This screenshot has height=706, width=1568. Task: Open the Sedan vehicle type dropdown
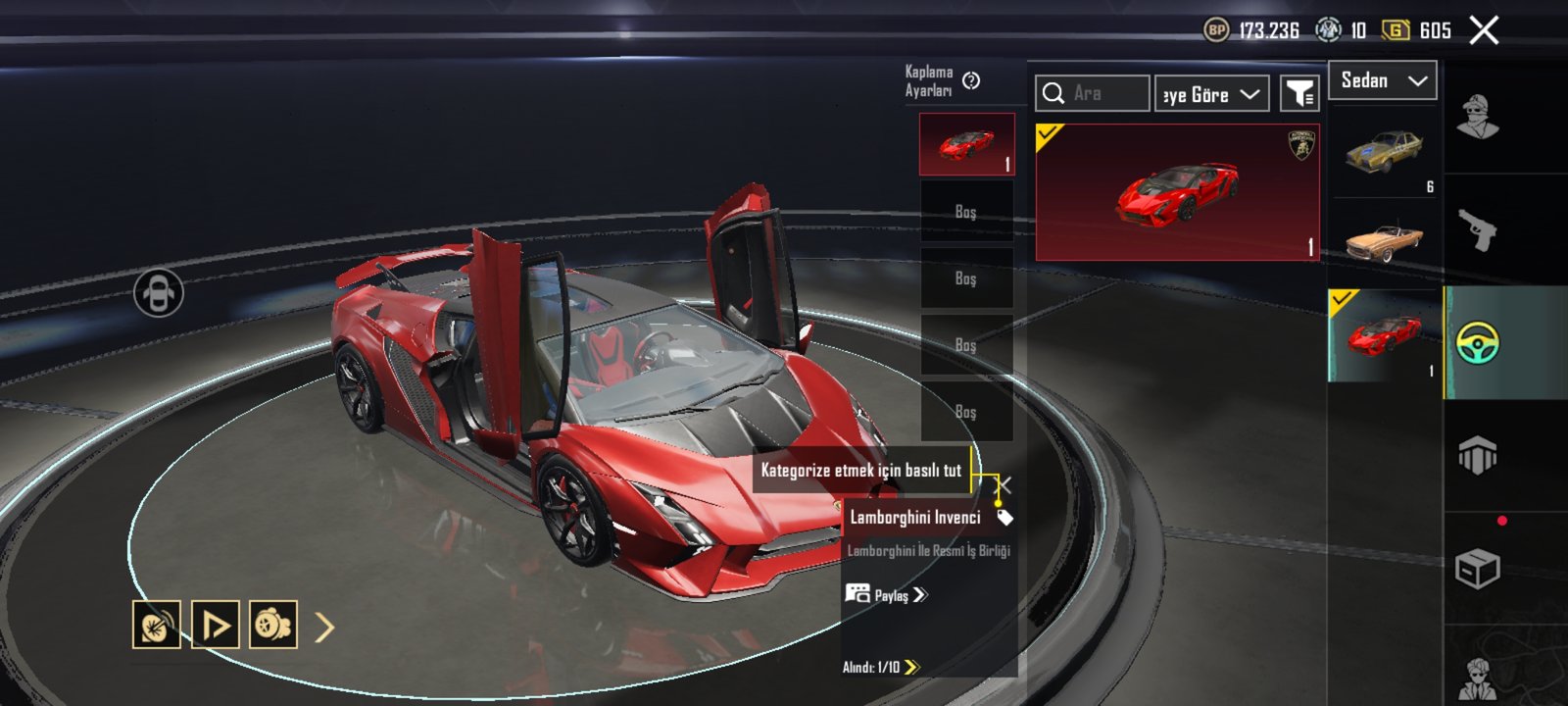pos(1382,80)
